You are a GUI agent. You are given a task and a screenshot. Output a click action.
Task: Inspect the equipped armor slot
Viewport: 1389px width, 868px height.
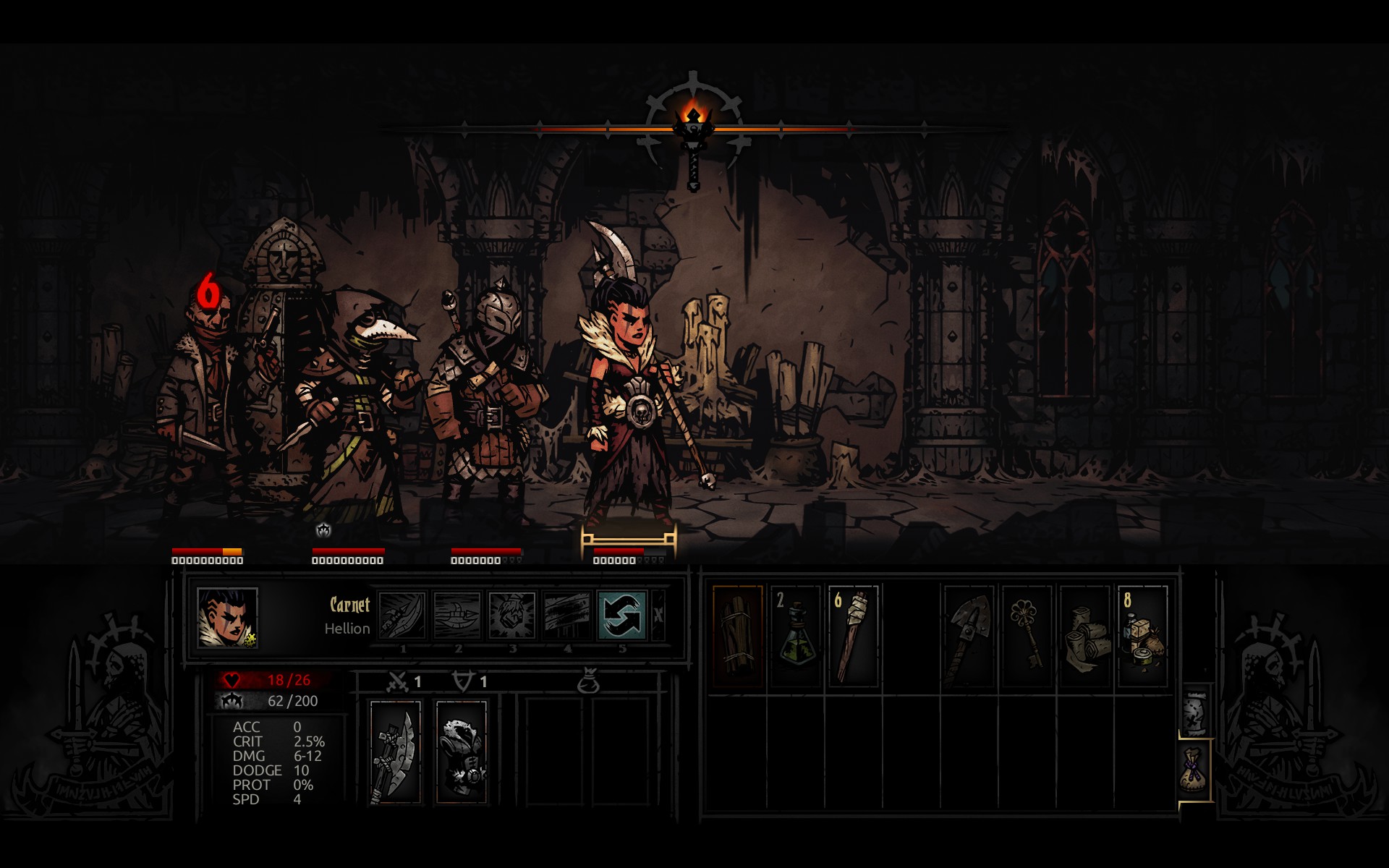point(461,752)
